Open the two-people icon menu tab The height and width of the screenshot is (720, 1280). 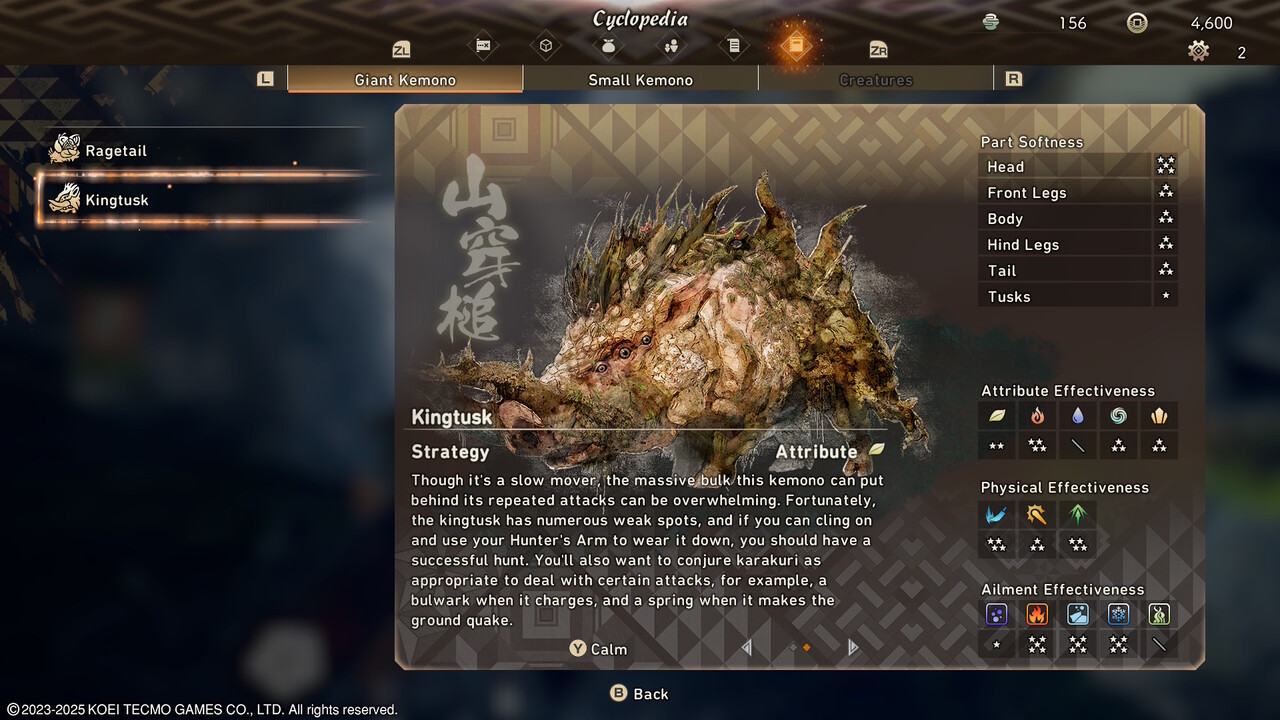pyautogui.click(x=671, y=46)
